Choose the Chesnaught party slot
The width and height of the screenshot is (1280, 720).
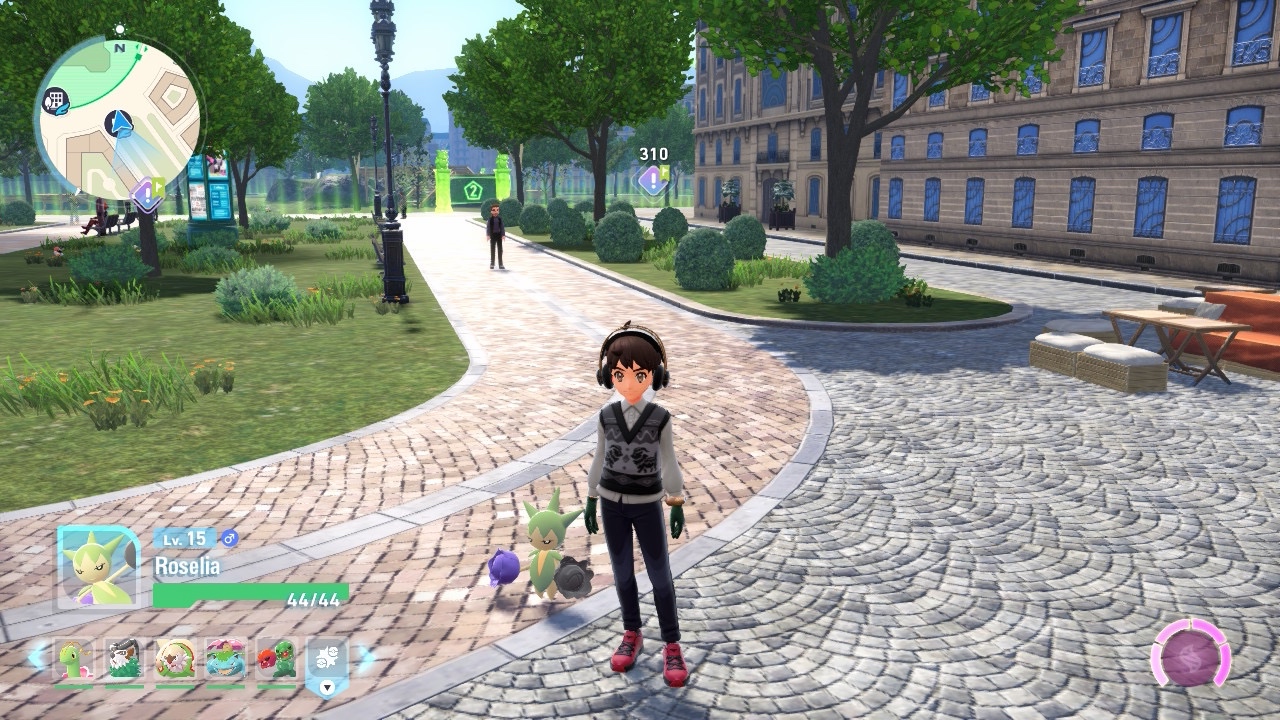(175, 659)
